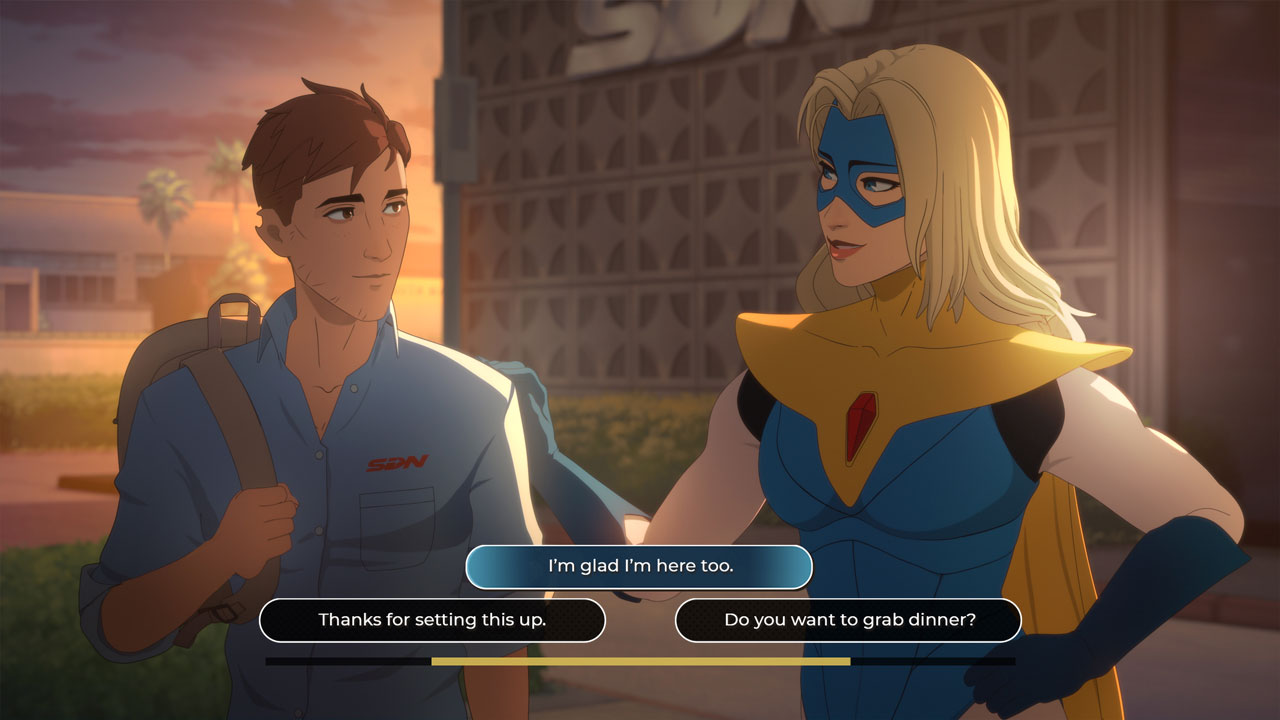This screenshot has width=1280, height=720.
Task: Choose "Thanks for setting this up." response
Action: (x=430, y=620)
